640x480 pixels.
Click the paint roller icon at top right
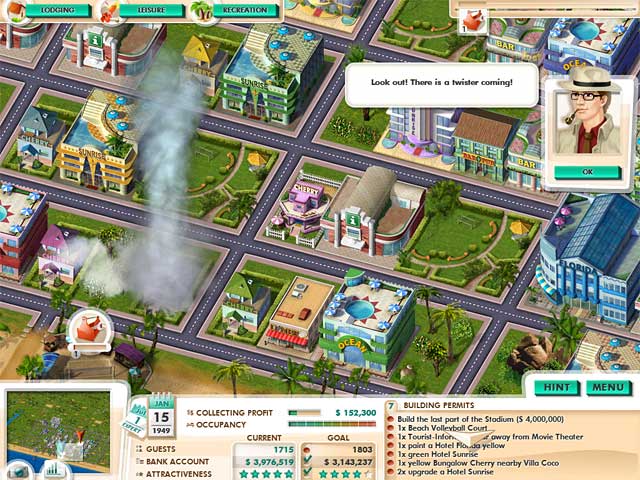pos(471,16)
